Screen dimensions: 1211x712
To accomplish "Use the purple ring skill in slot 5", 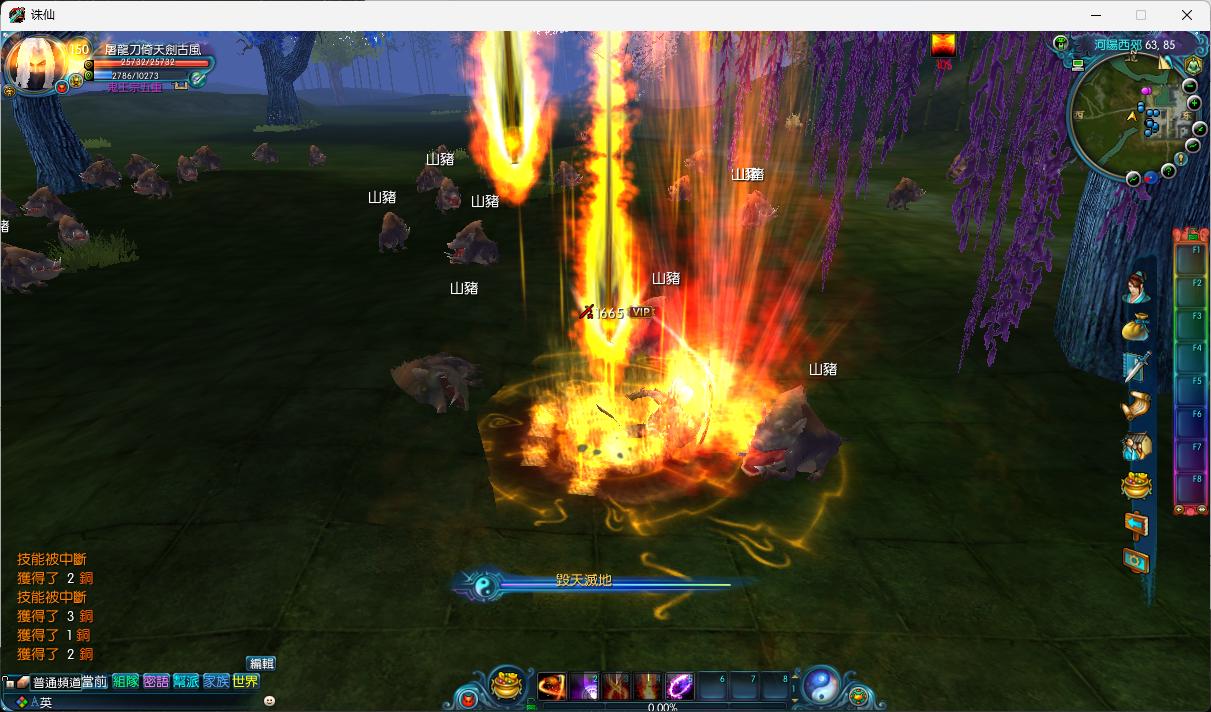I will click(680, 686).
